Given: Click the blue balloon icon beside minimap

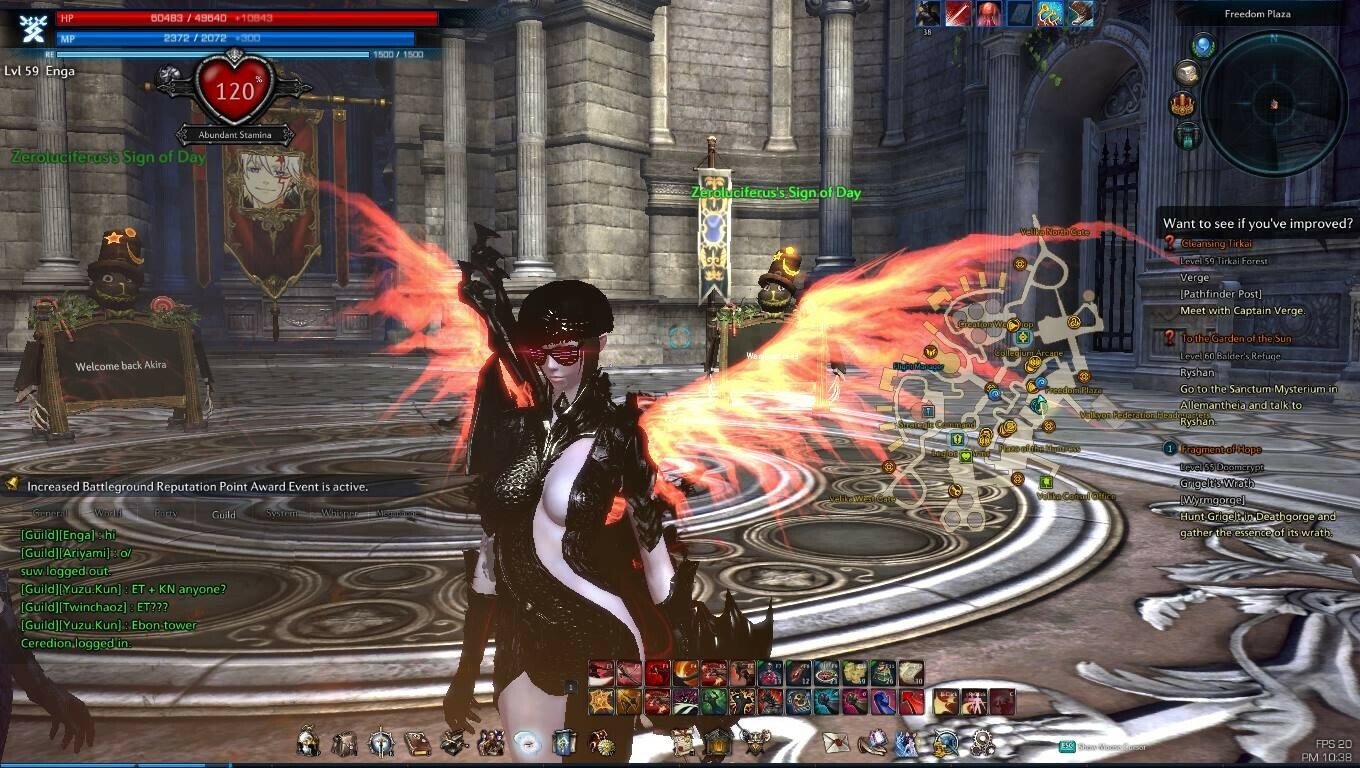Looking at the screenshot, I should (x=1203, y=45).
